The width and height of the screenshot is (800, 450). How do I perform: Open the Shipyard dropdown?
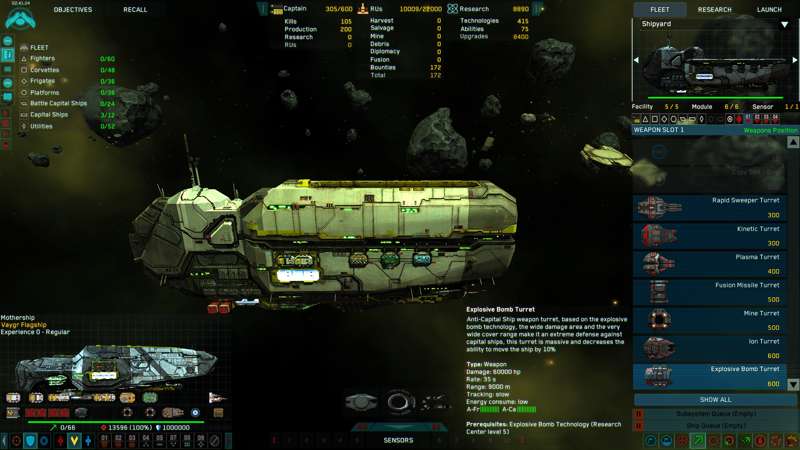(784, 24)
